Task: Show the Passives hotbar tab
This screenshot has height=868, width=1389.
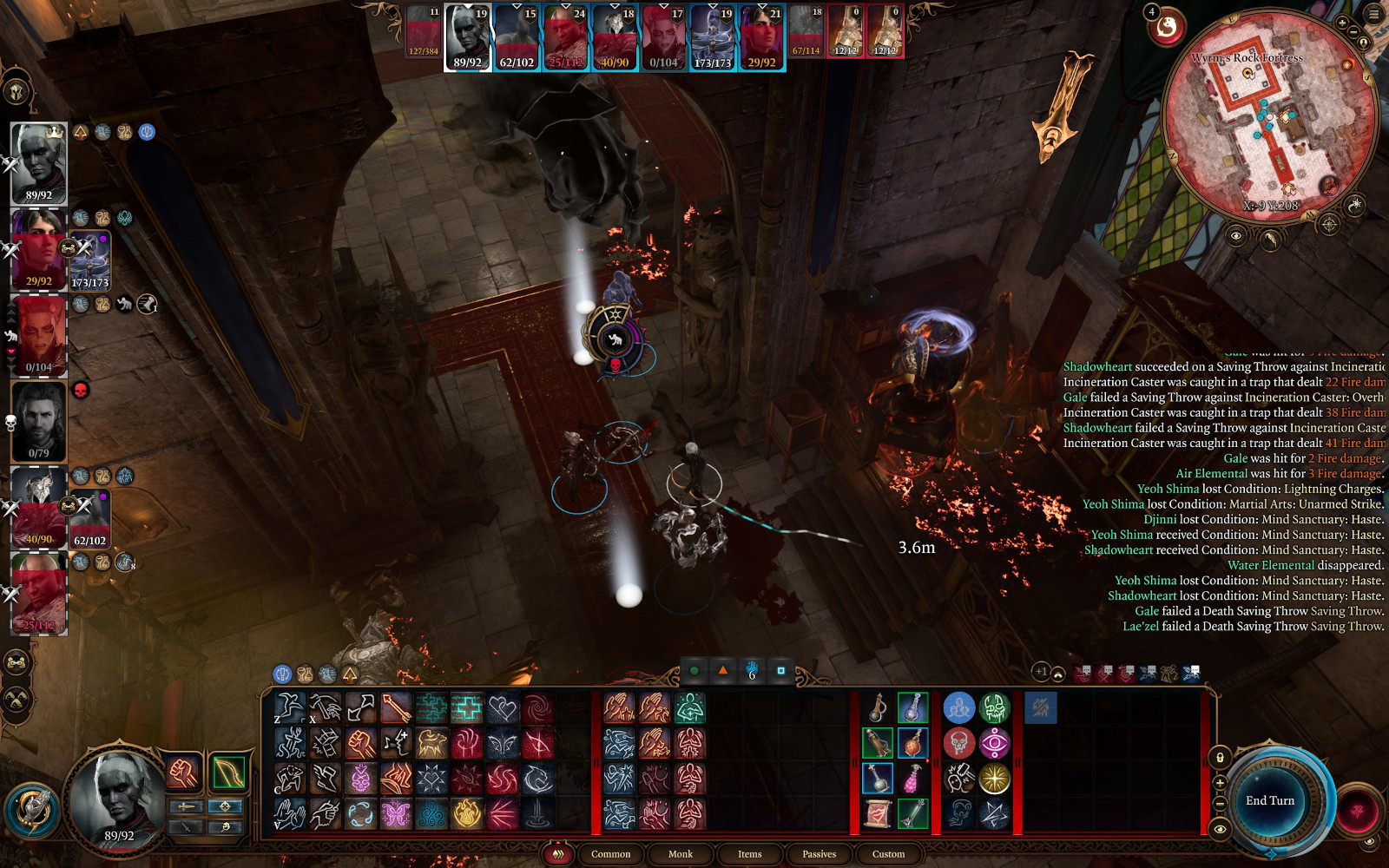Action: click(x=819, y=854)
